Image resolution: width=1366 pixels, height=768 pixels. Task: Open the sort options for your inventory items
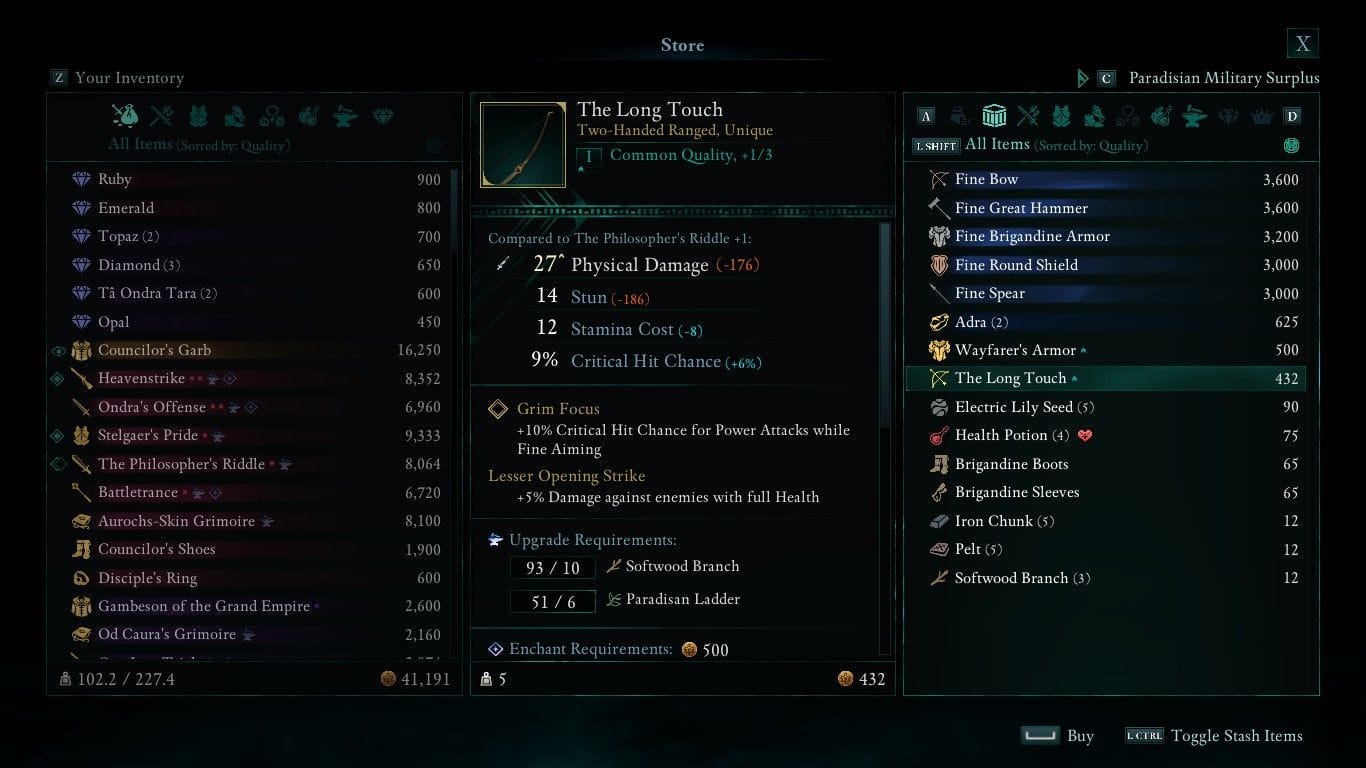(x=433, y=145)
